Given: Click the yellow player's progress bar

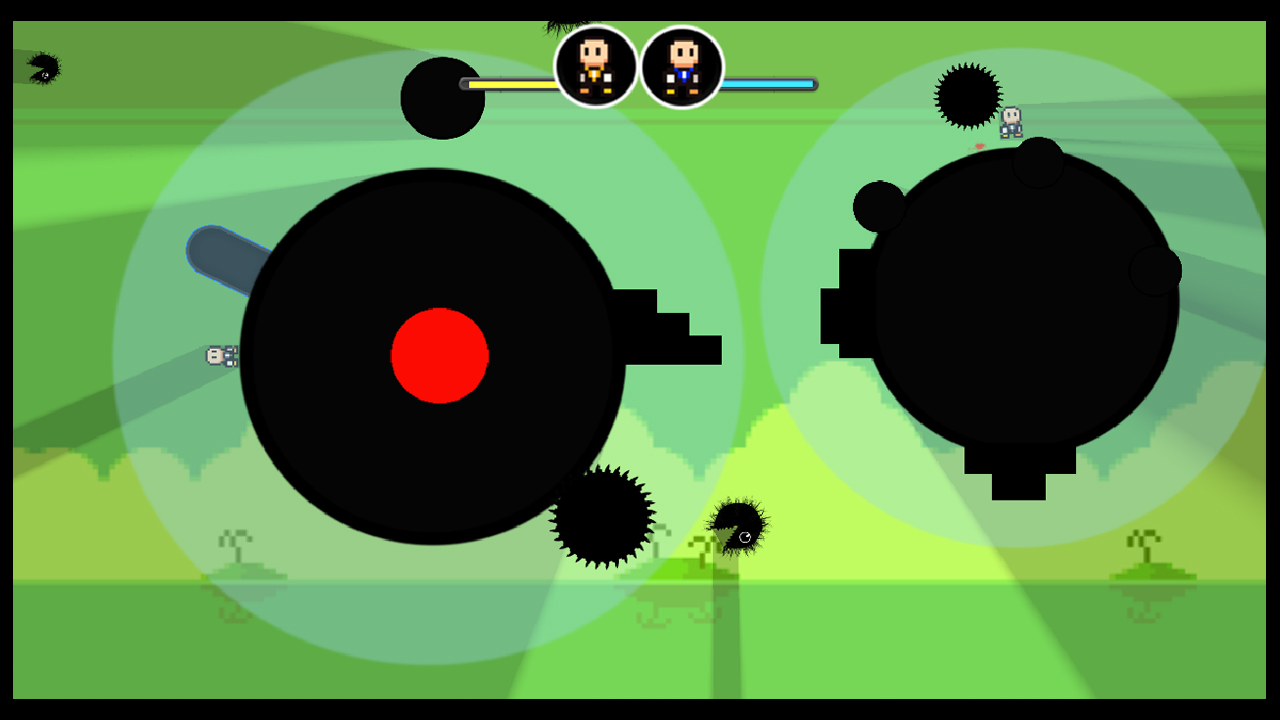Looking at the screenshot, I should click(510, 85).
